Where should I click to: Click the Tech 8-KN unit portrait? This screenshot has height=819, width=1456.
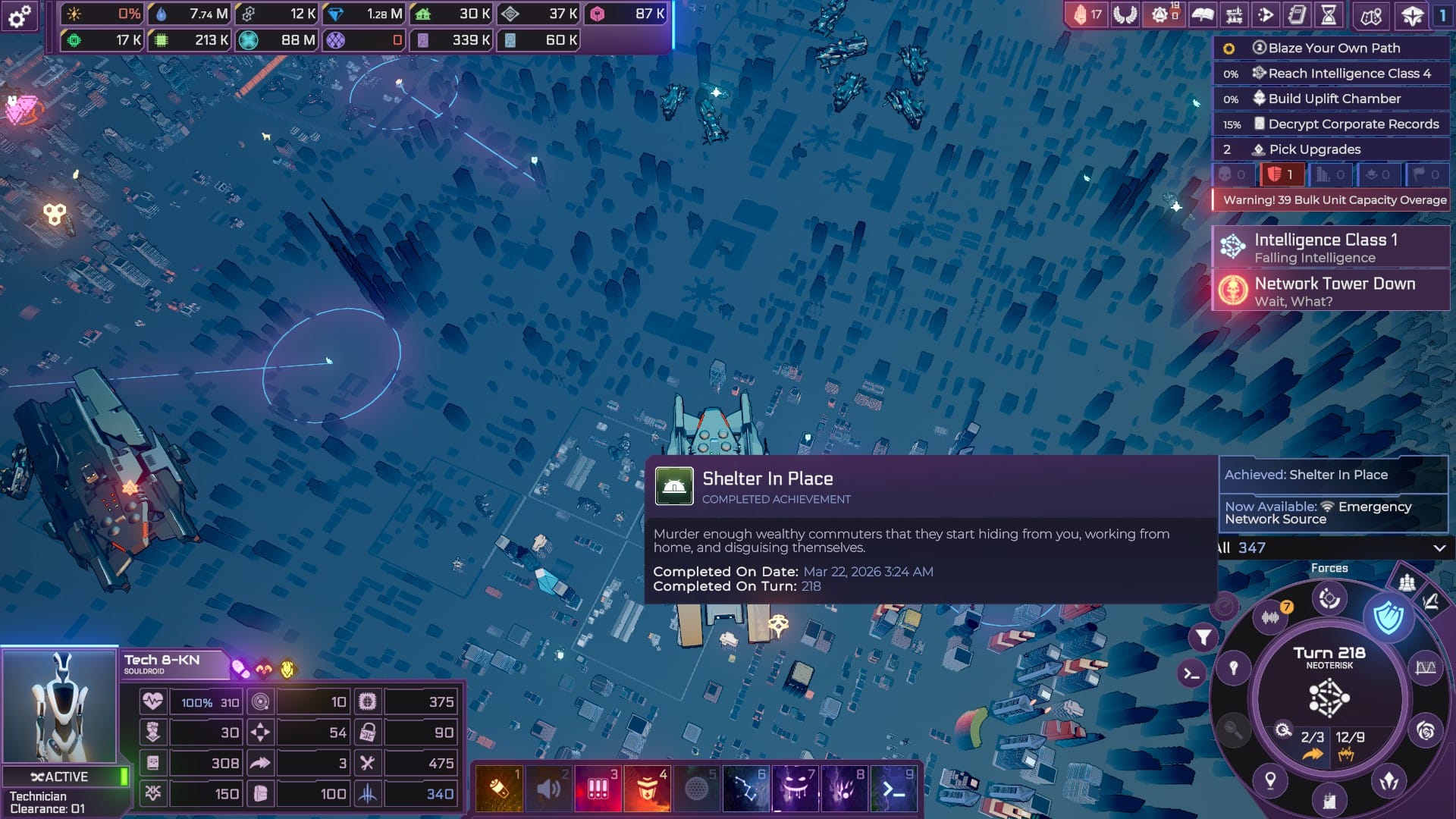(60, 707)
